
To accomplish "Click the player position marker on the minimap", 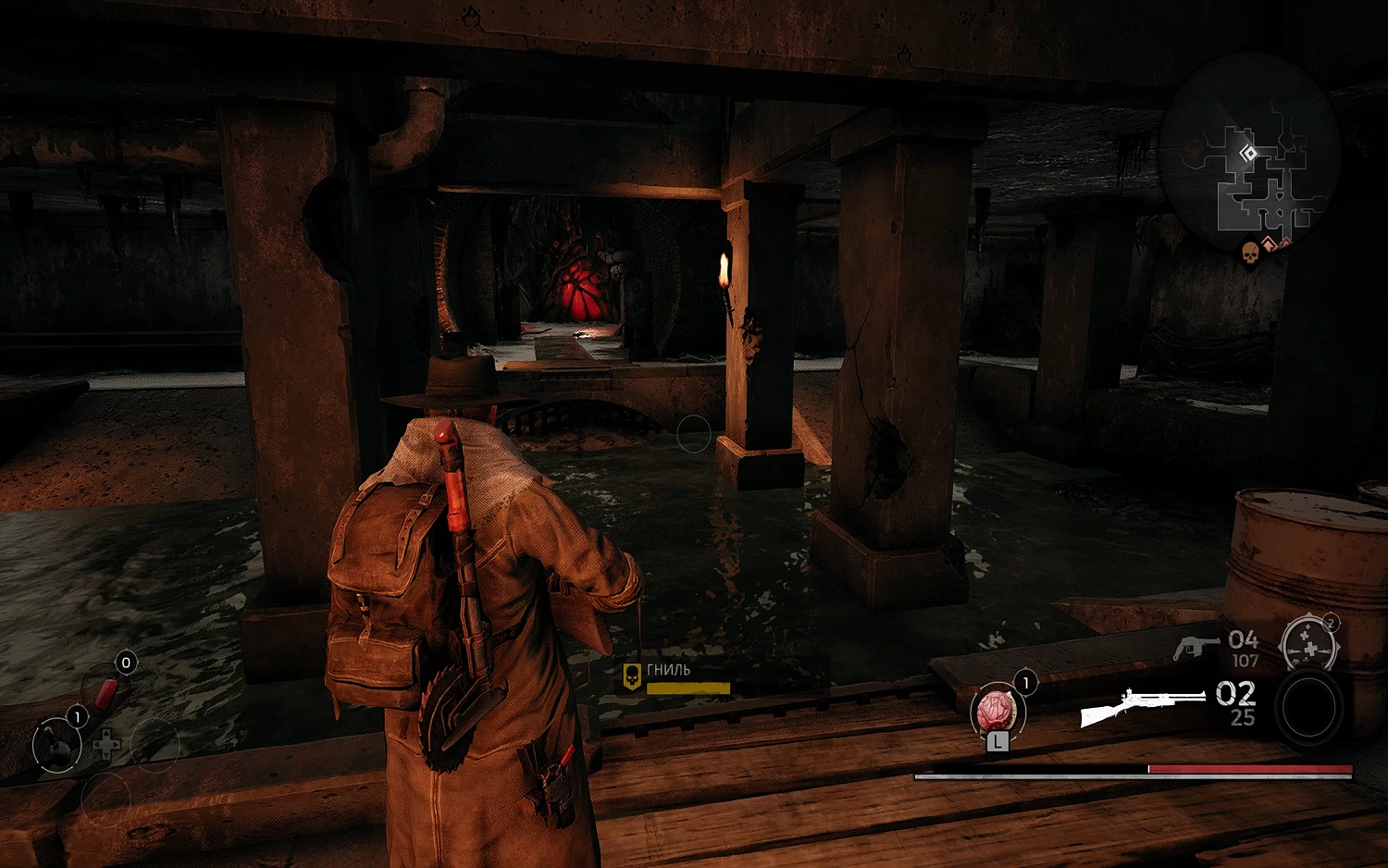I will click(x=1248, y=154).
